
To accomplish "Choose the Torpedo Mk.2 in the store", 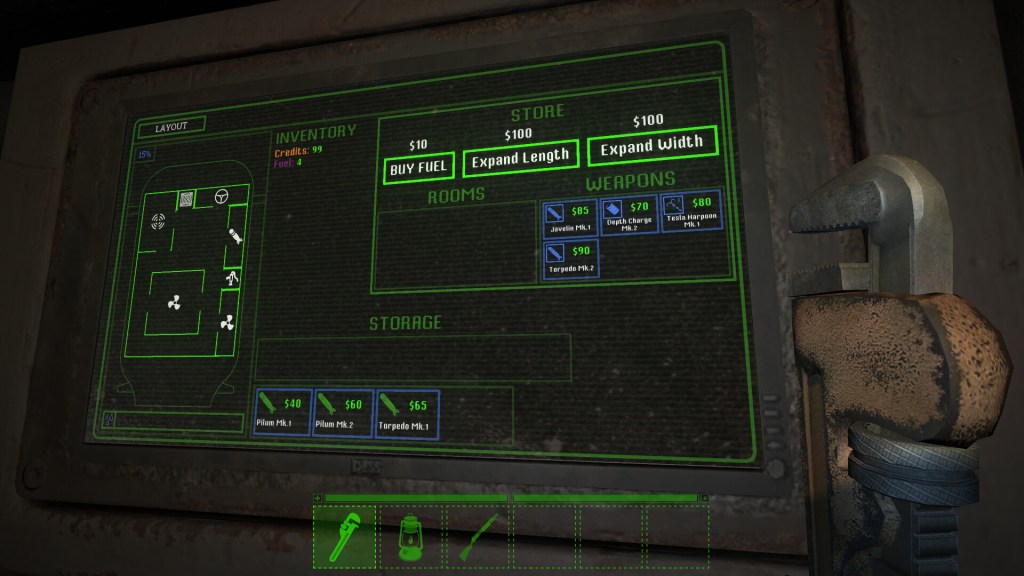I will [x=571, y=261].
